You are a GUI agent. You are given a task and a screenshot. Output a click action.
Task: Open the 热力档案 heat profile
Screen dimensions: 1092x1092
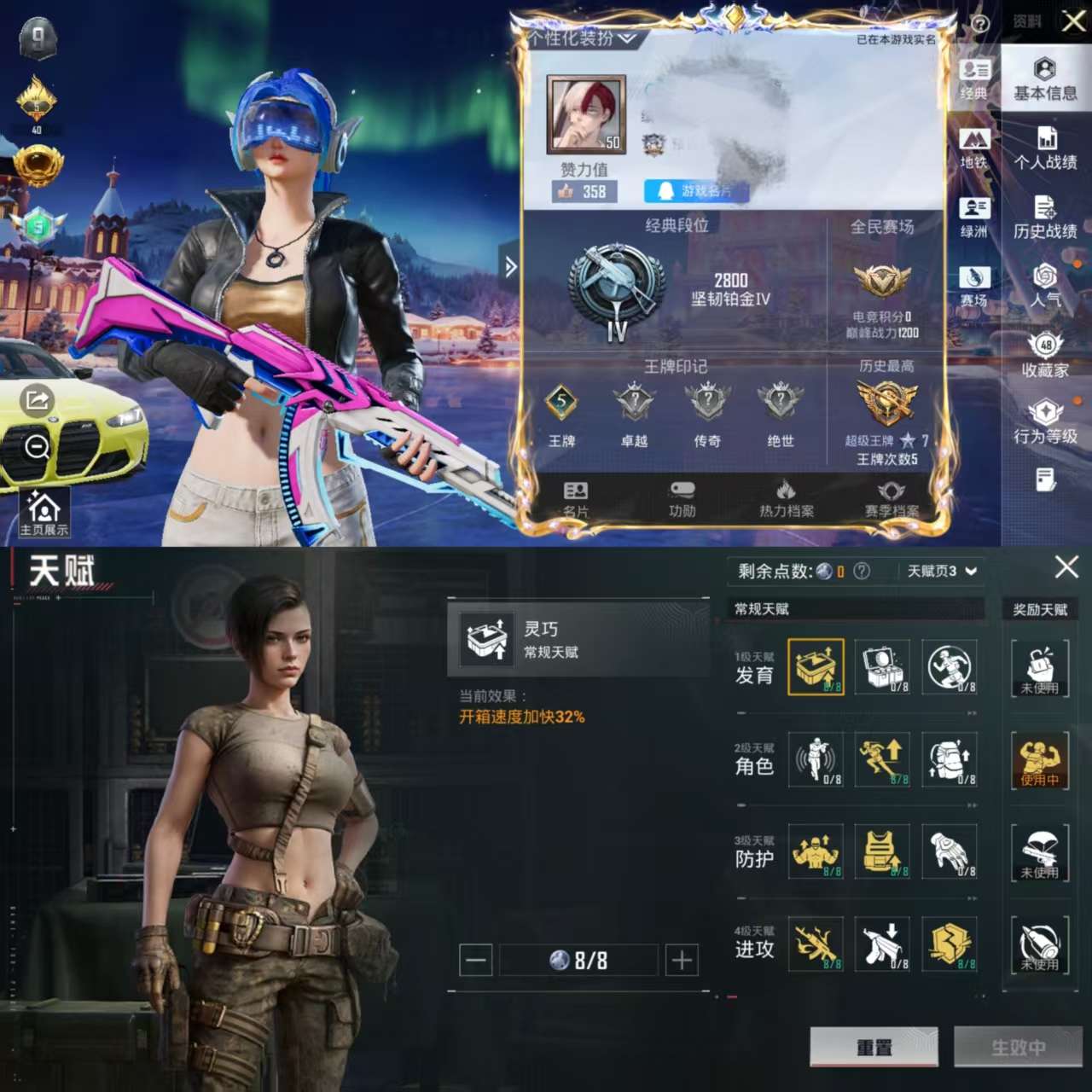click(786, 499)
